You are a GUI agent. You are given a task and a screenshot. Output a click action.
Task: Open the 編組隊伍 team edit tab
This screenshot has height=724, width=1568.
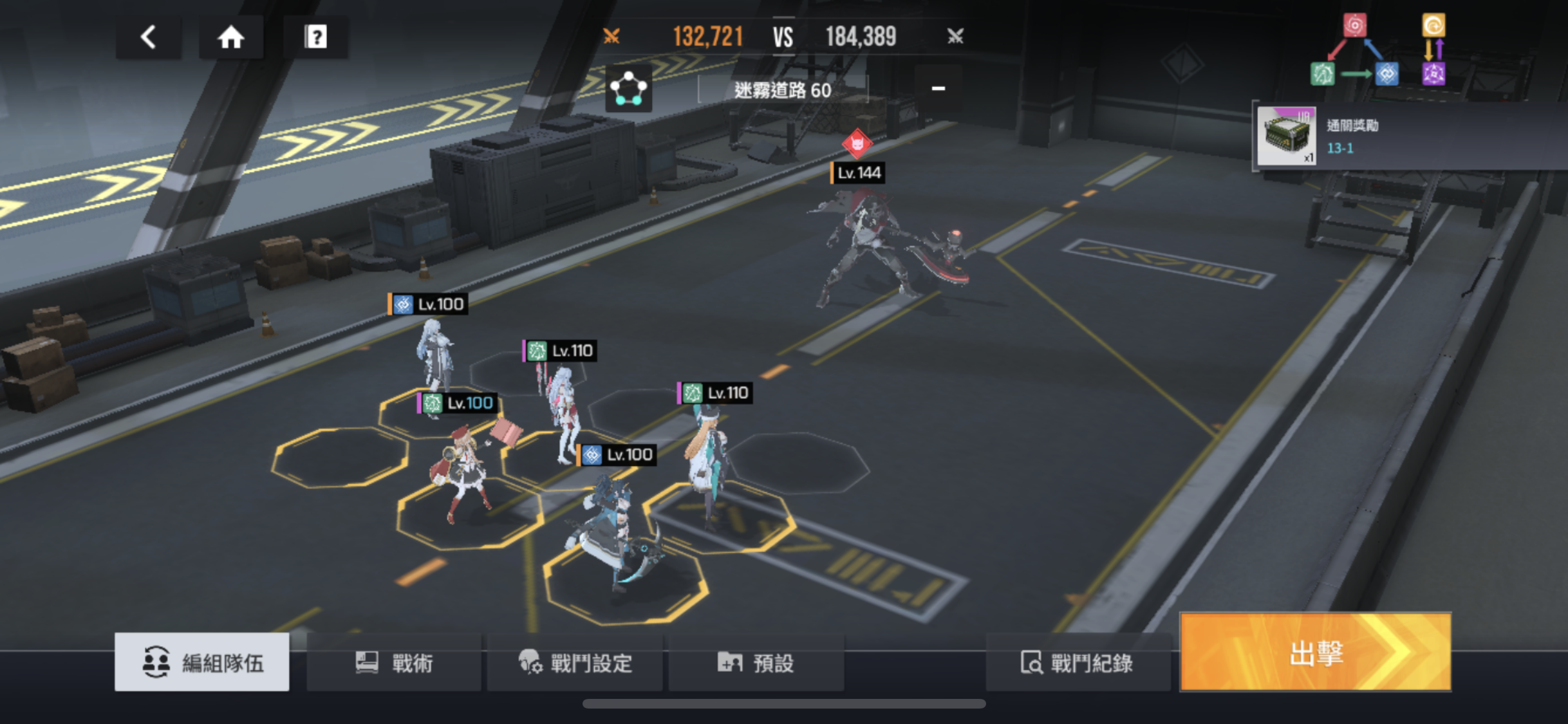pyautogui.click(x=202, y=662)
